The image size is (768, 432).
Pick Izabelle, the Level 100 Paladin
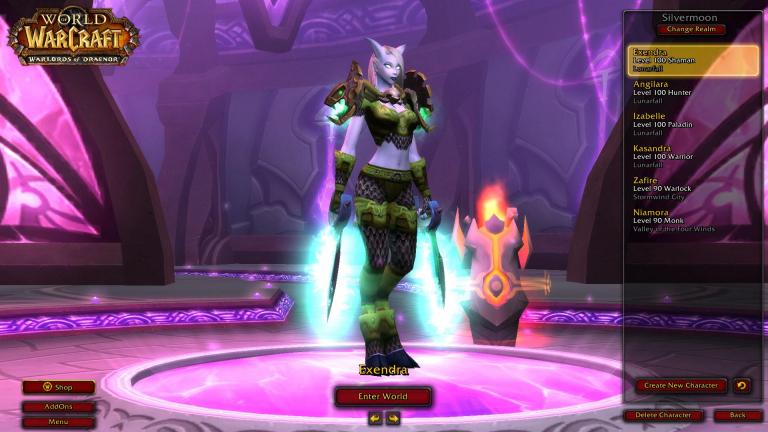coord(692,124)
